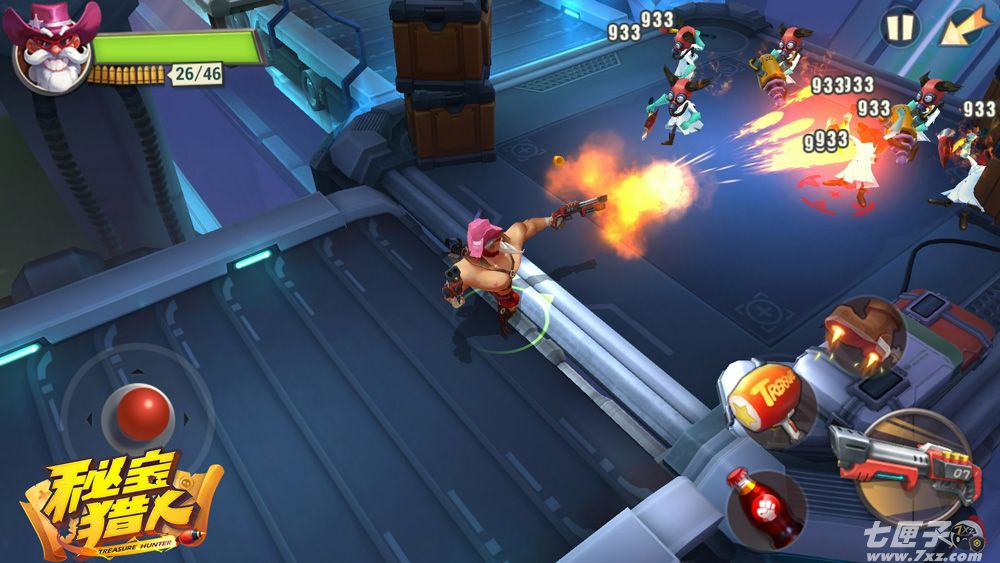
Task: Pause the game
Action: point(899,27)
